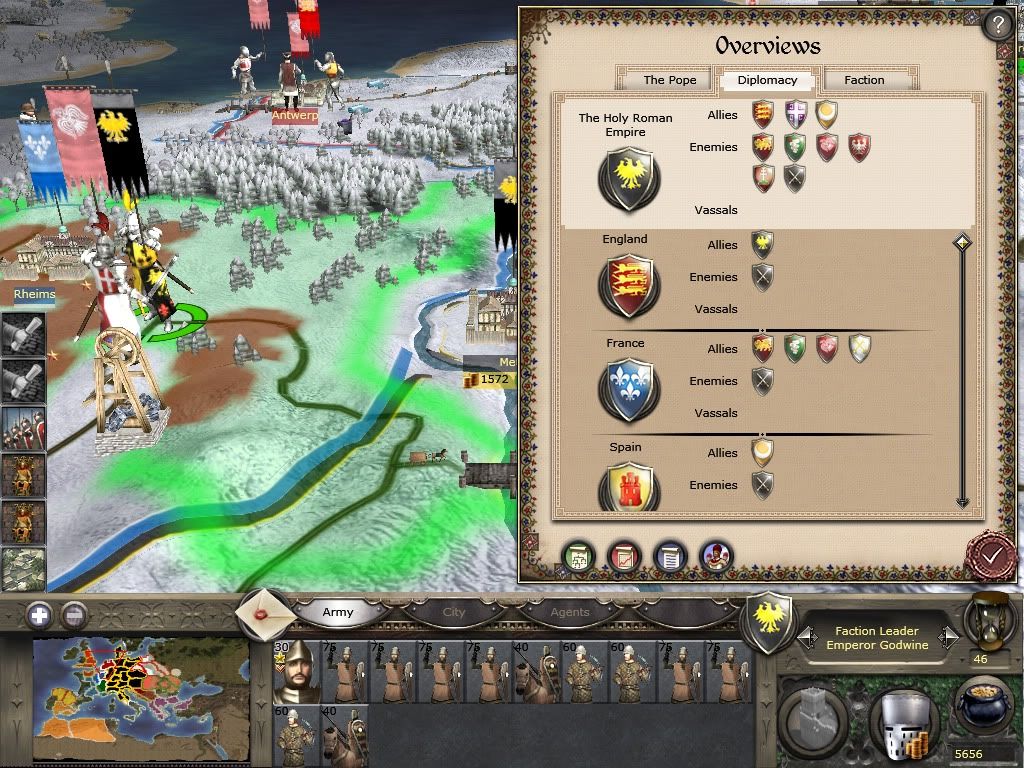
Task: Close Overviews with the red checkmark seal
Action: [992, 554]
